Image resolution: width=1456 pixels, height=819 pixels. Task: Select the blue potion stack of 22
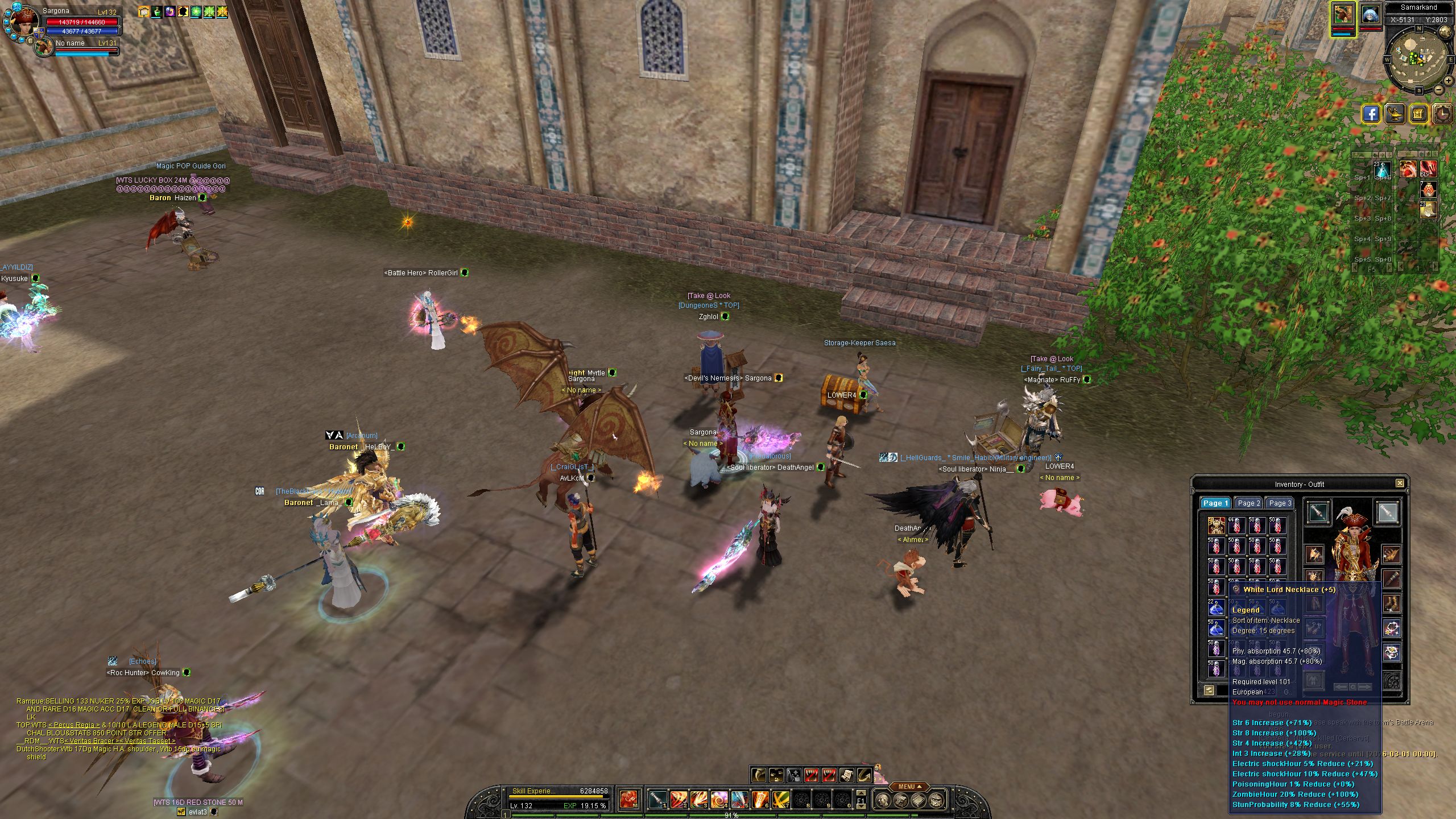[1216, 607]
